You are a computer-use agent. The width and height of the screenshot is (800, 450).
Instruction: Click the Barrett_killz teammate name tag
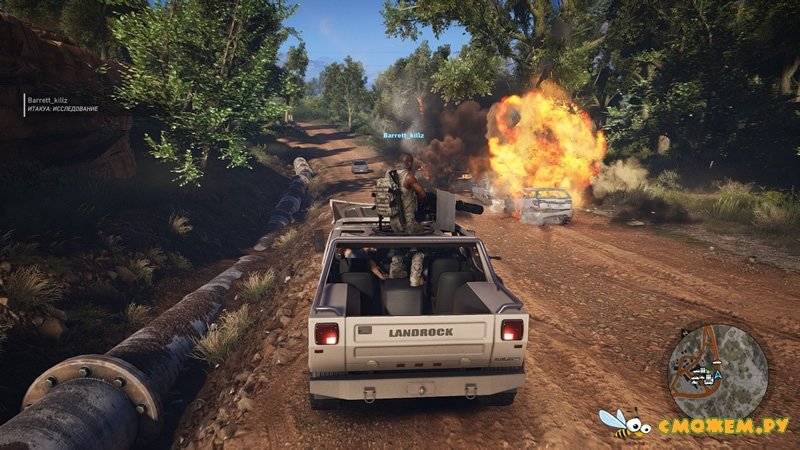[403, 134]
